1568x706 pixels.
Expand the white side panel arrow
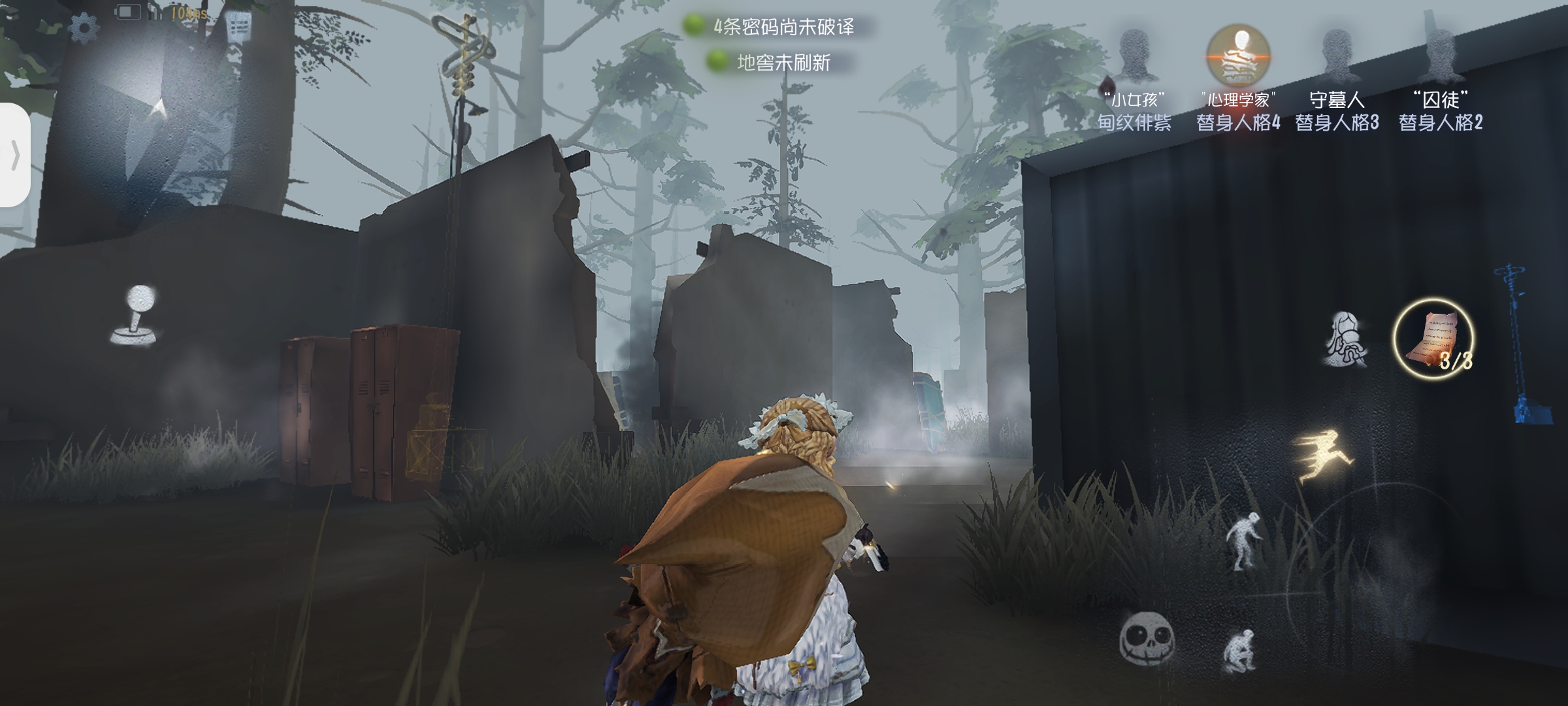pyautogui.click(x=14, y=156)
